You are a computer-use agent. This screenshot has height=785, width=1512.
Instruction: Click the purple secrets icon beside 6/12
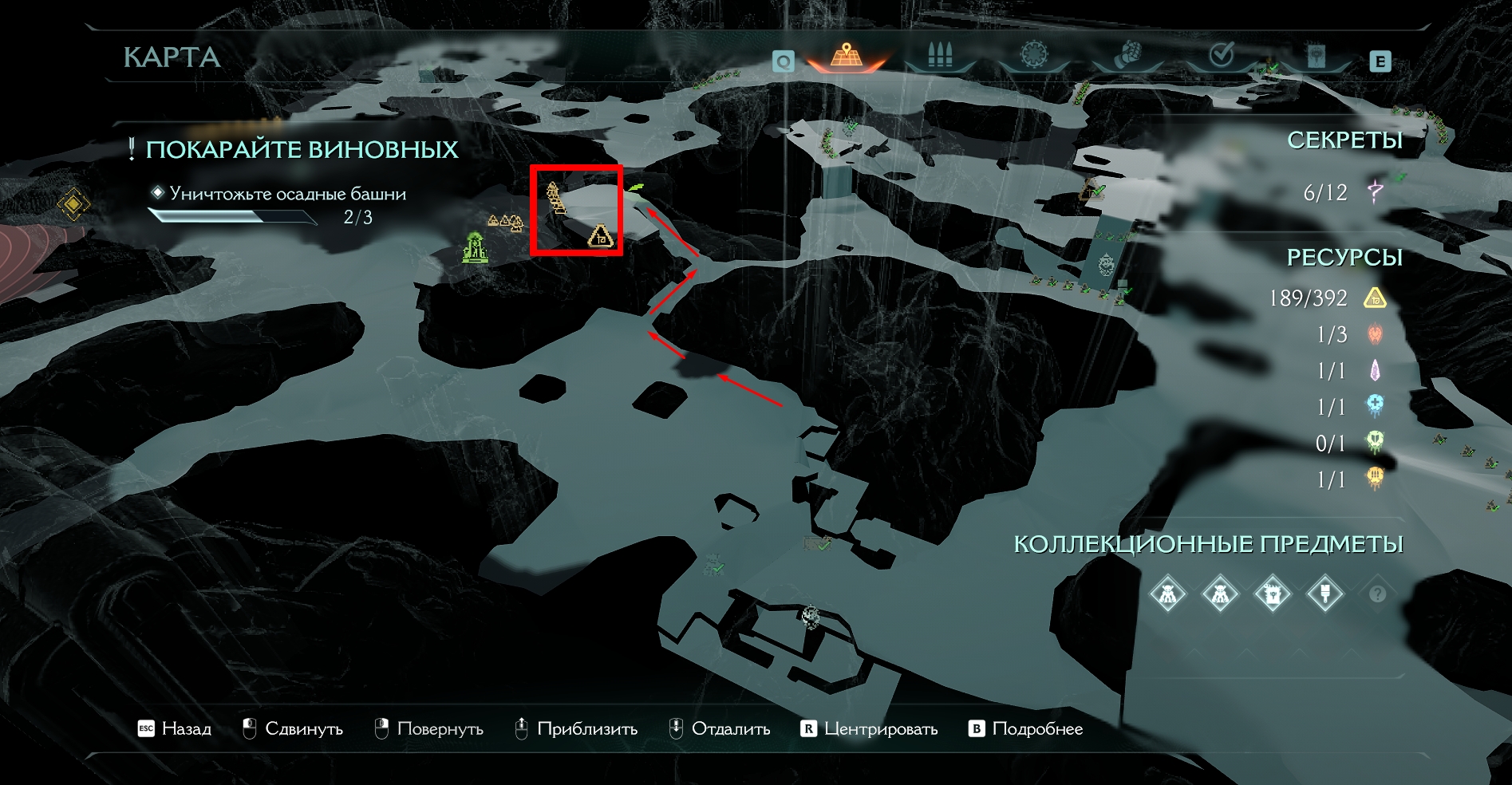click(1375, 192)
